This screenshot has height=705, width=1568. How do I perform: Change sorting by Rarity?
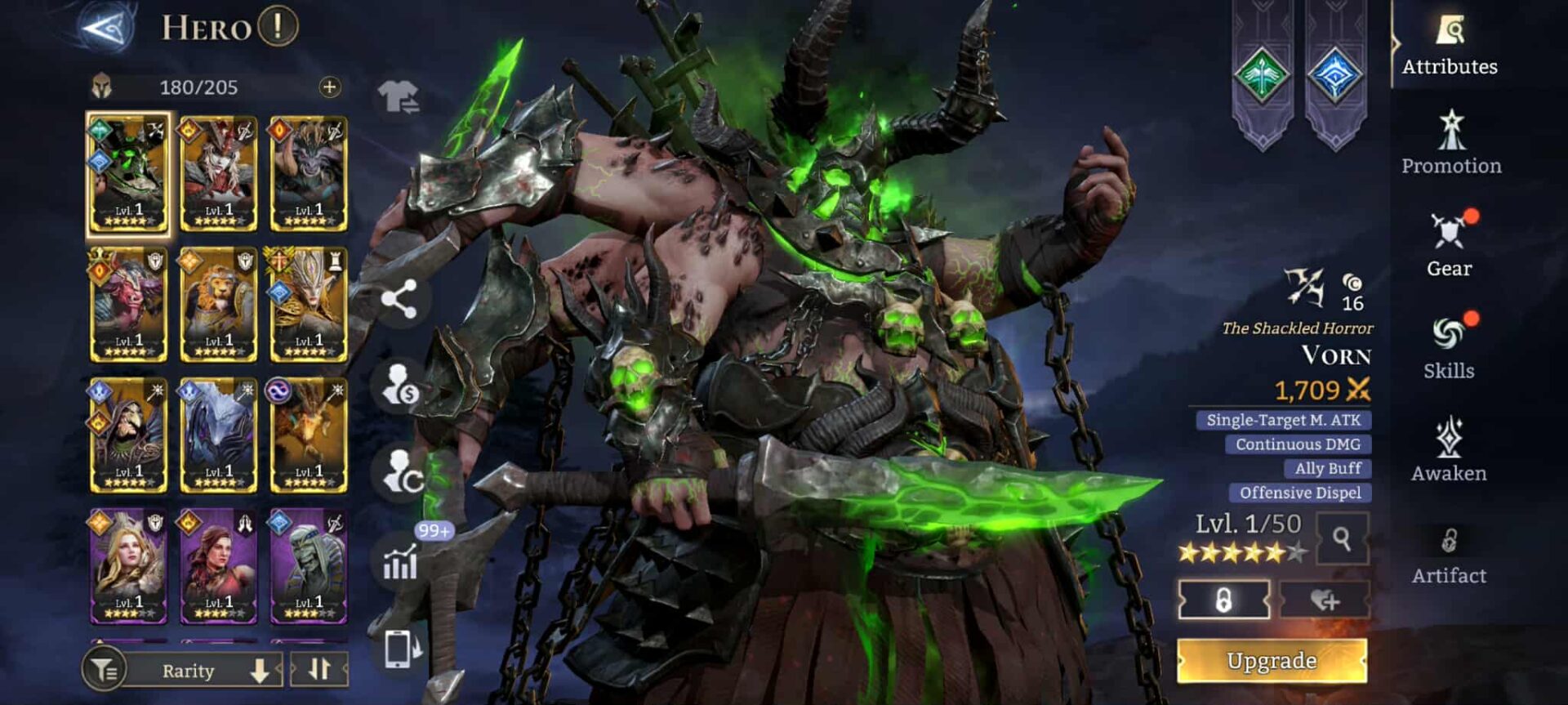coord(204,671)
